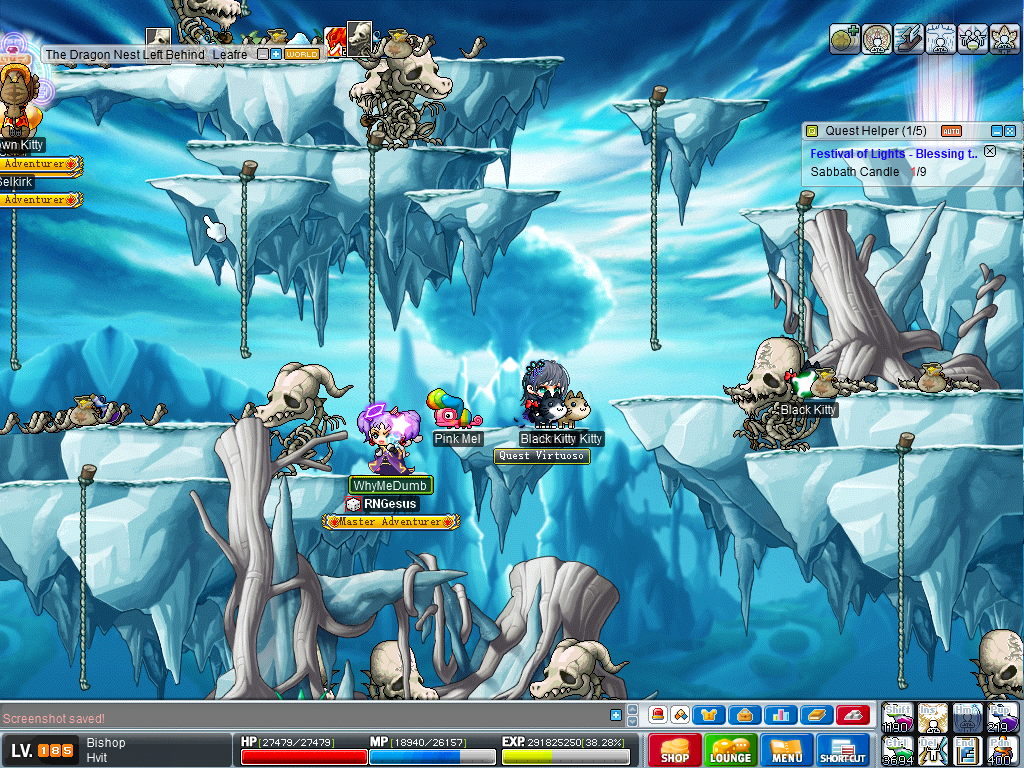Minimize the Quest Helper window
Image resolution: width=1024 pixels, height=768 pixels.
point(996,131)
